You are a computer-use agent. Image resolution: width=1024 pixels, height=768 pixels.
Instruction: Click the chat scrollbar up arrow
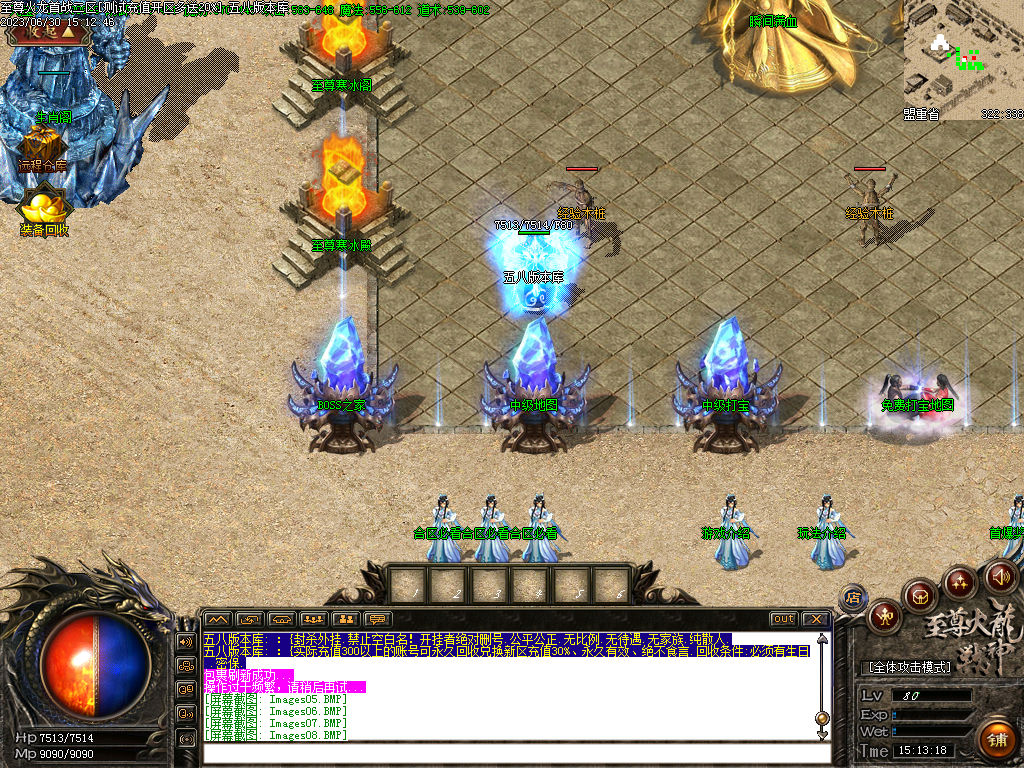click(x=822, y=639)
